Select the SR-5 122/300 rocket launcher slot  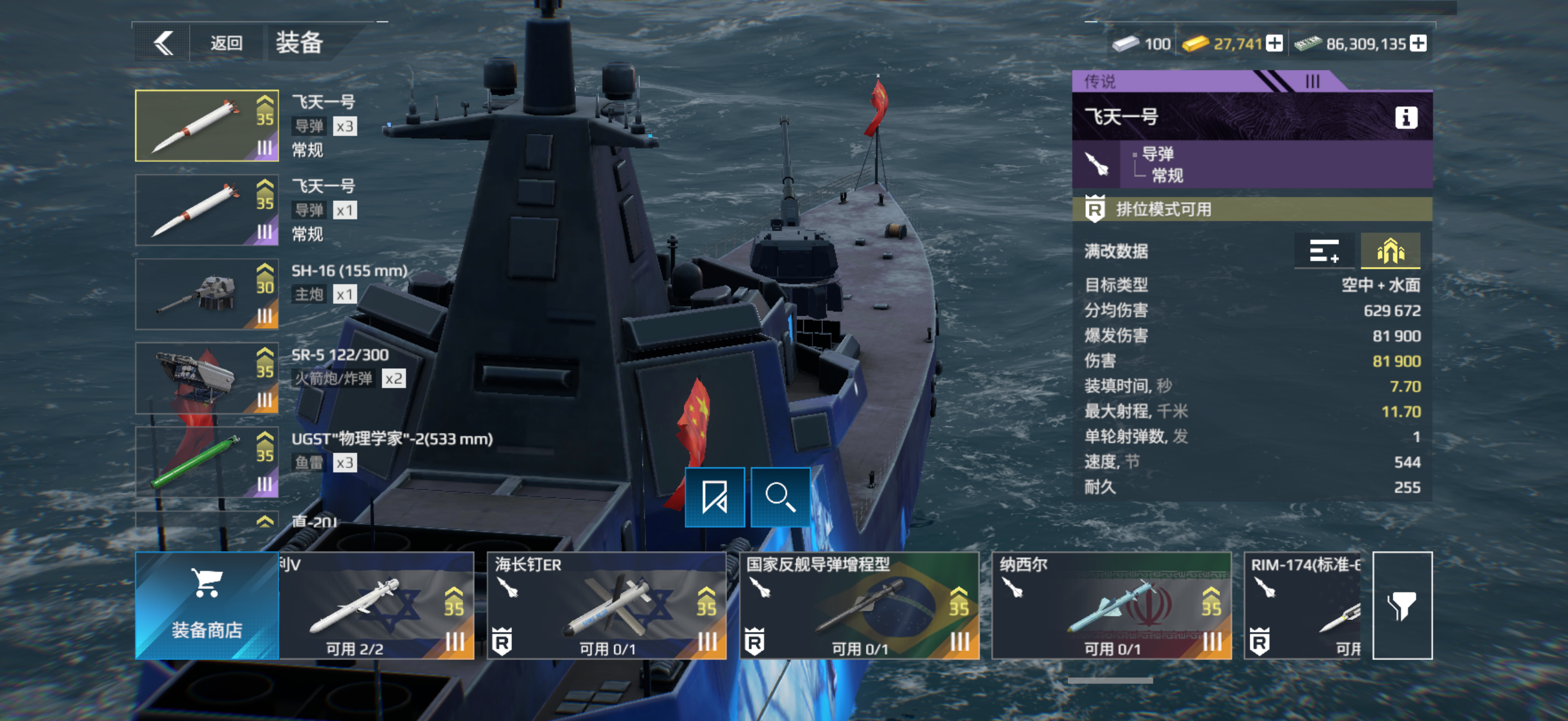[x=206, y=378]
